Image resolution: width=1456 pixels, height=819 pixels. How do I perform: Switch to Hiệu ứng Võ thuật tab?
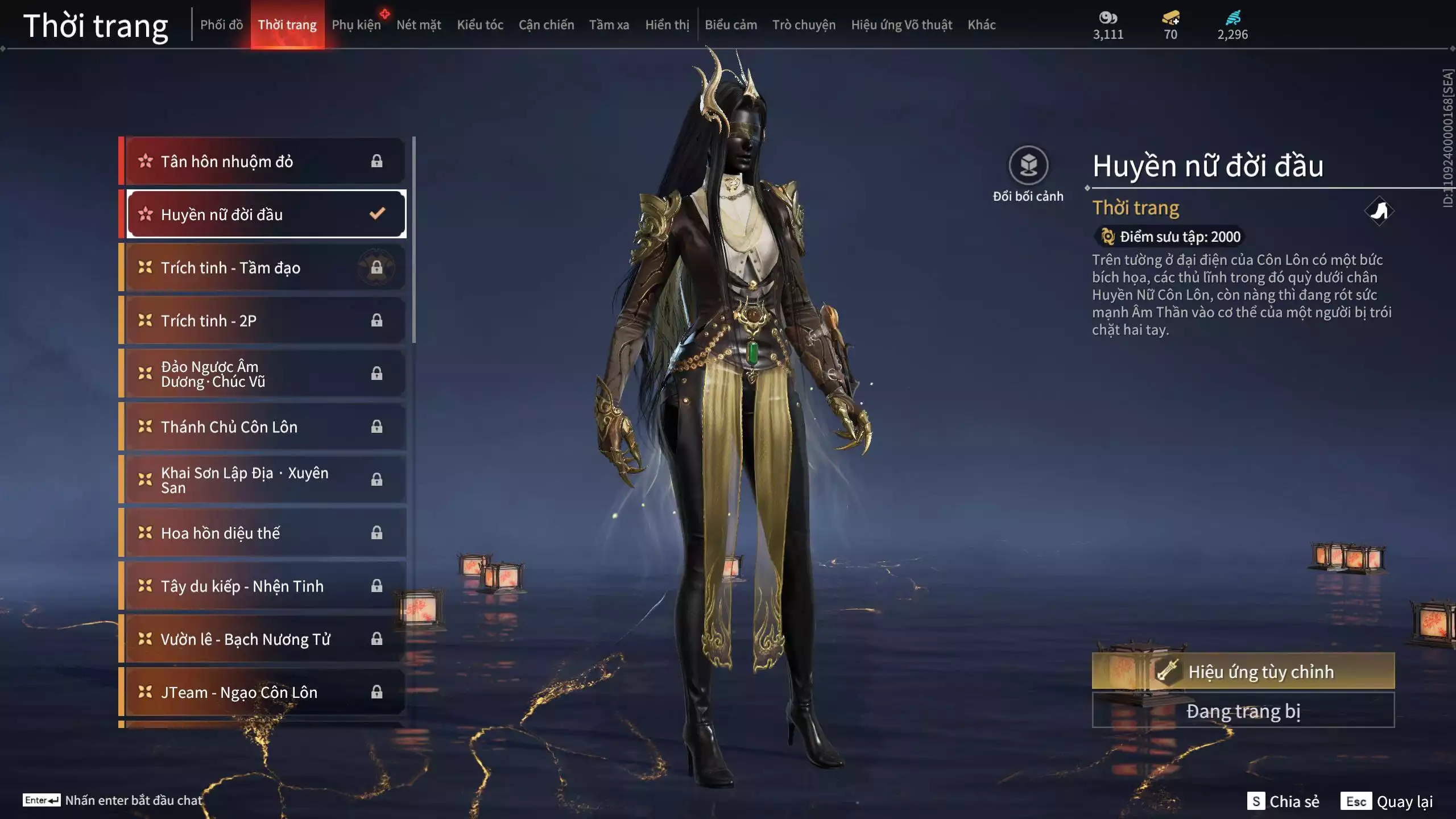coord(901,25)
